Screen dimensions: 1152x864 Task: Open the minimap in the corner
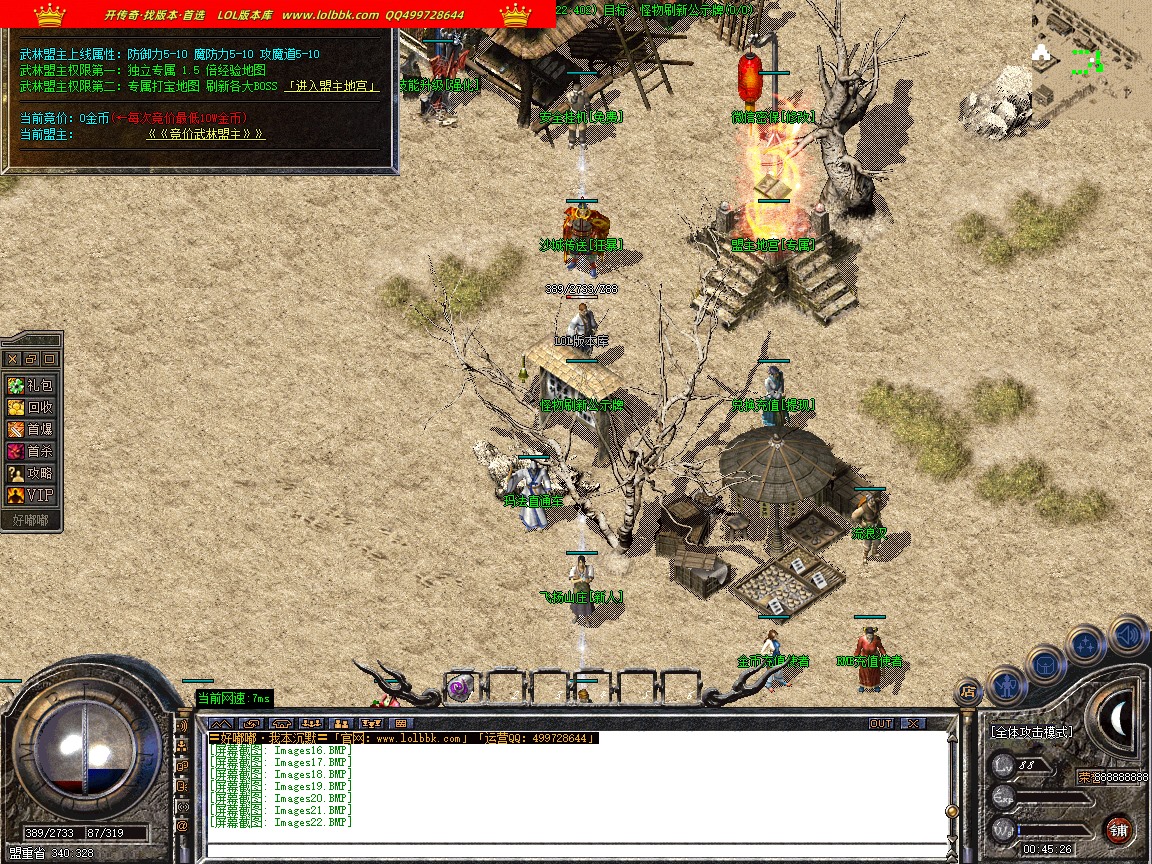1092,60
